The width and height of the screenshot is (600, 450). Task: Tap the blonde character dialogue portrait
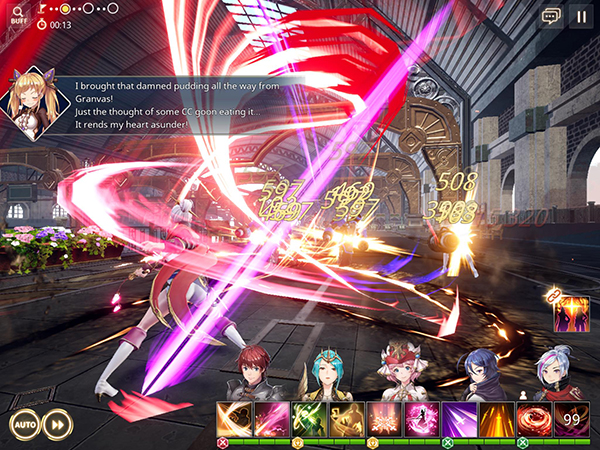(31, 103)
